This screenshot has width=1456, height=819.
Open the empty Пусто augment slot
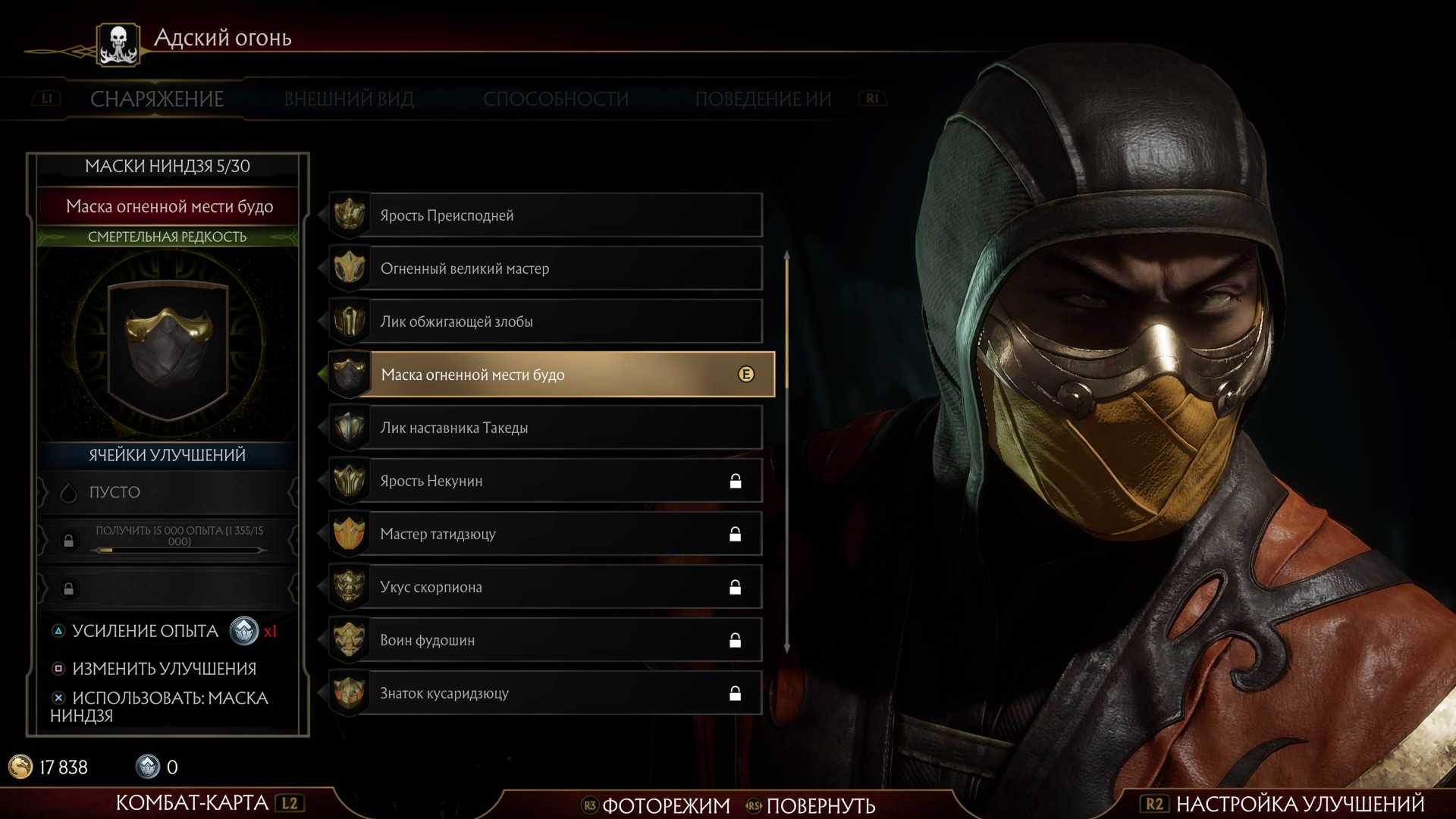click(167, 492)
